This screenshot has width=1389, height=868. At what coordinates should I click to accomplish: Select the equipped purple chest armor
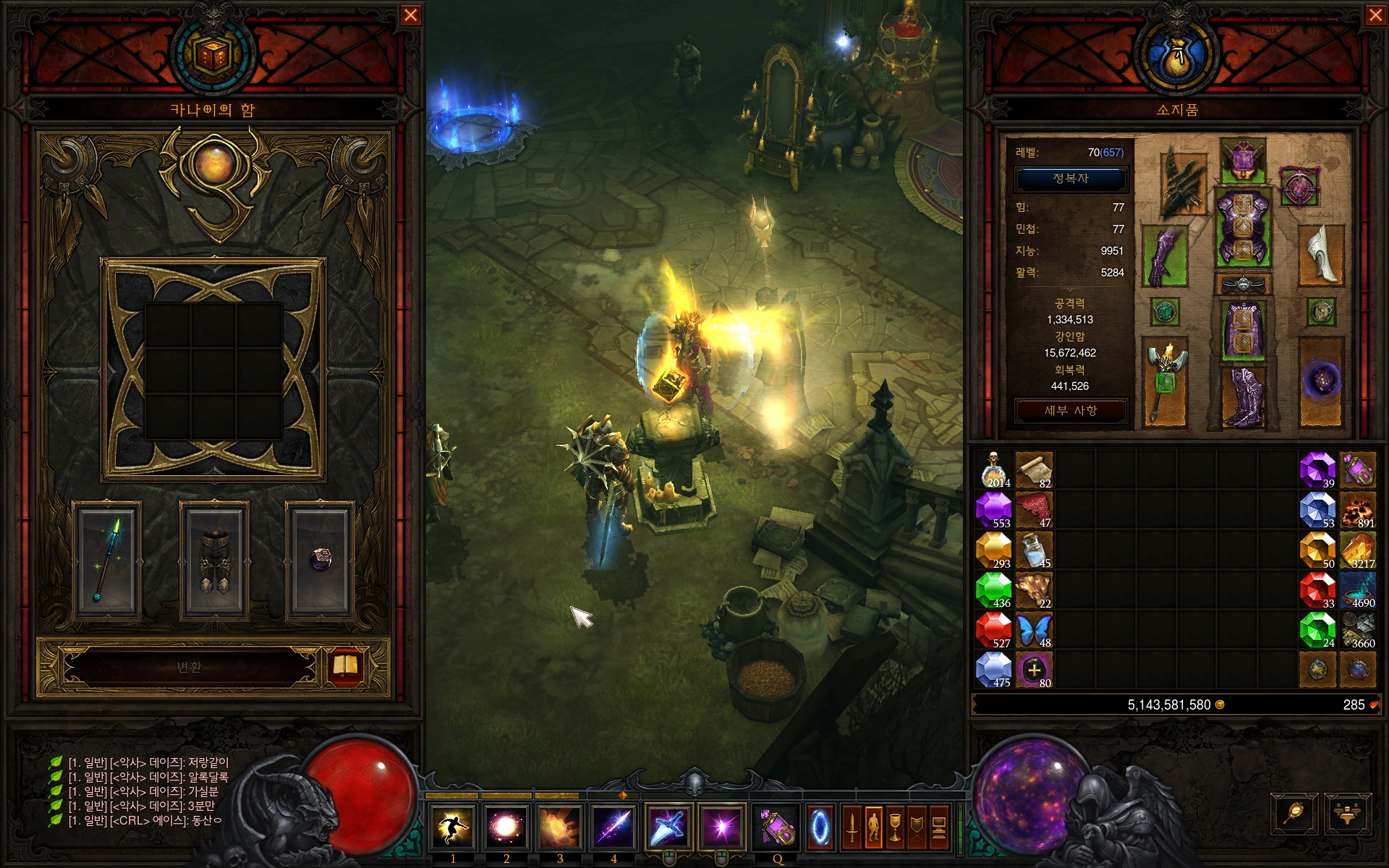coord(1243,228)
